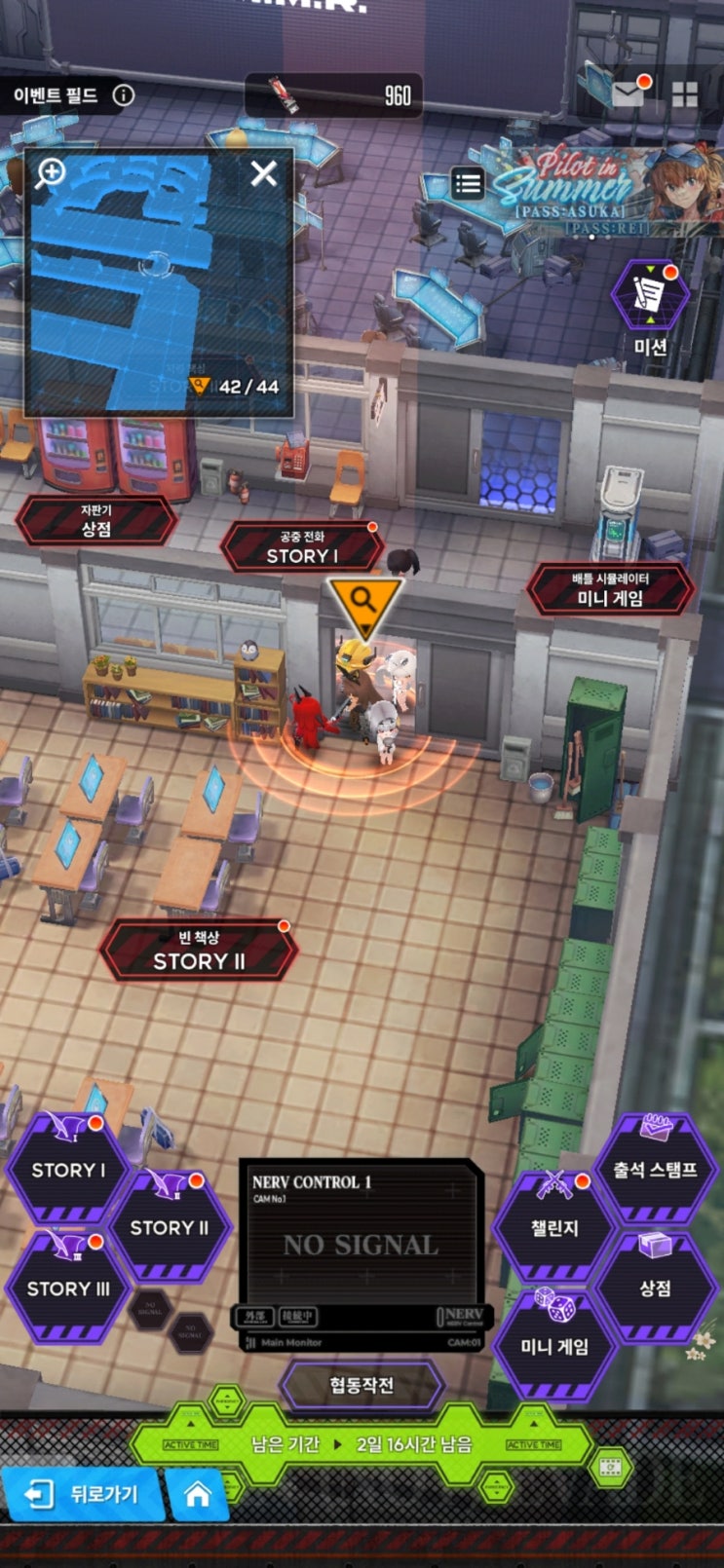Image resolution: width=724 pixels, height=1568 pixels.
Task: Select the 자판기 상점 field marker
Action: tap(95, 520)
